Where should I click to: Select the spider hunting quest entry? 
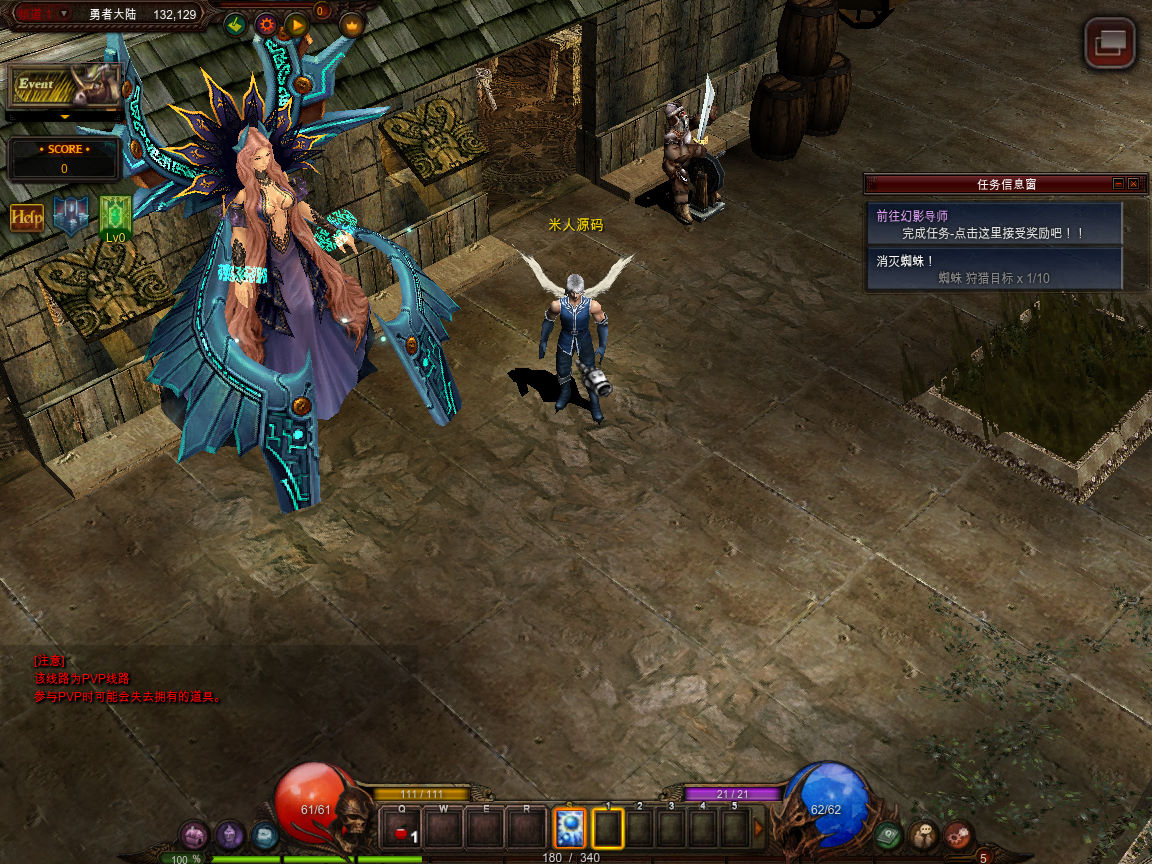click(x=994, y=269)
